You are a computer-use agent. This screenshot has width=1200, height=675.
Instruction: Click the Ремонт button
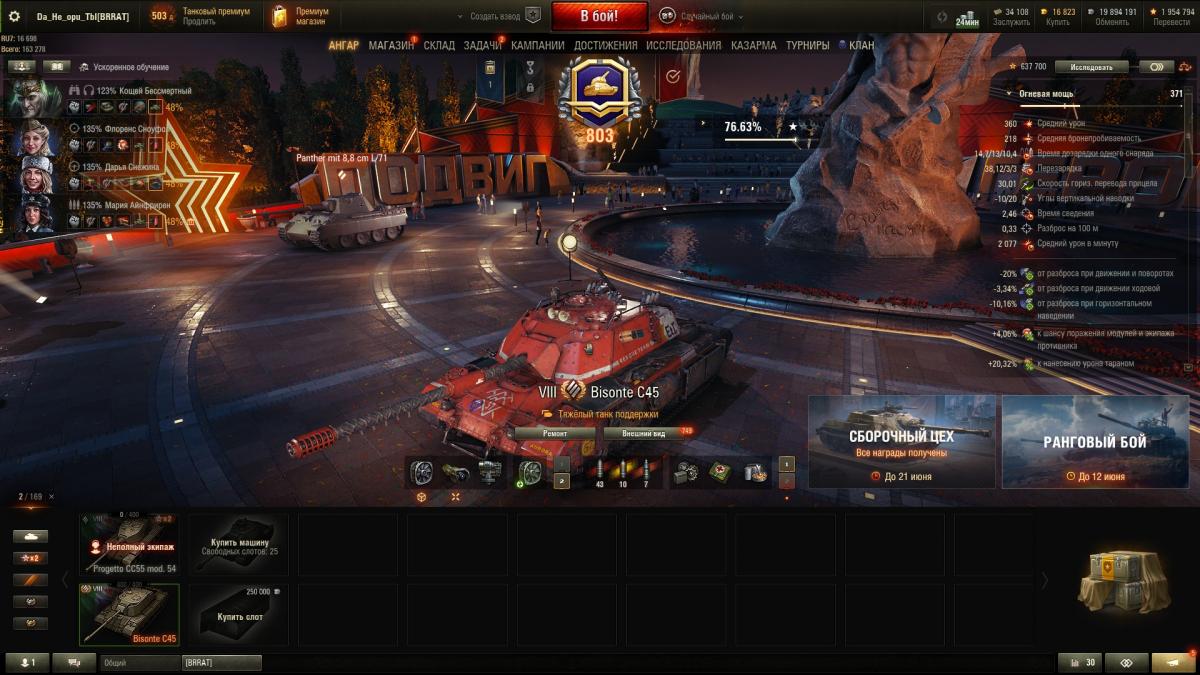(x=555, y=433)
